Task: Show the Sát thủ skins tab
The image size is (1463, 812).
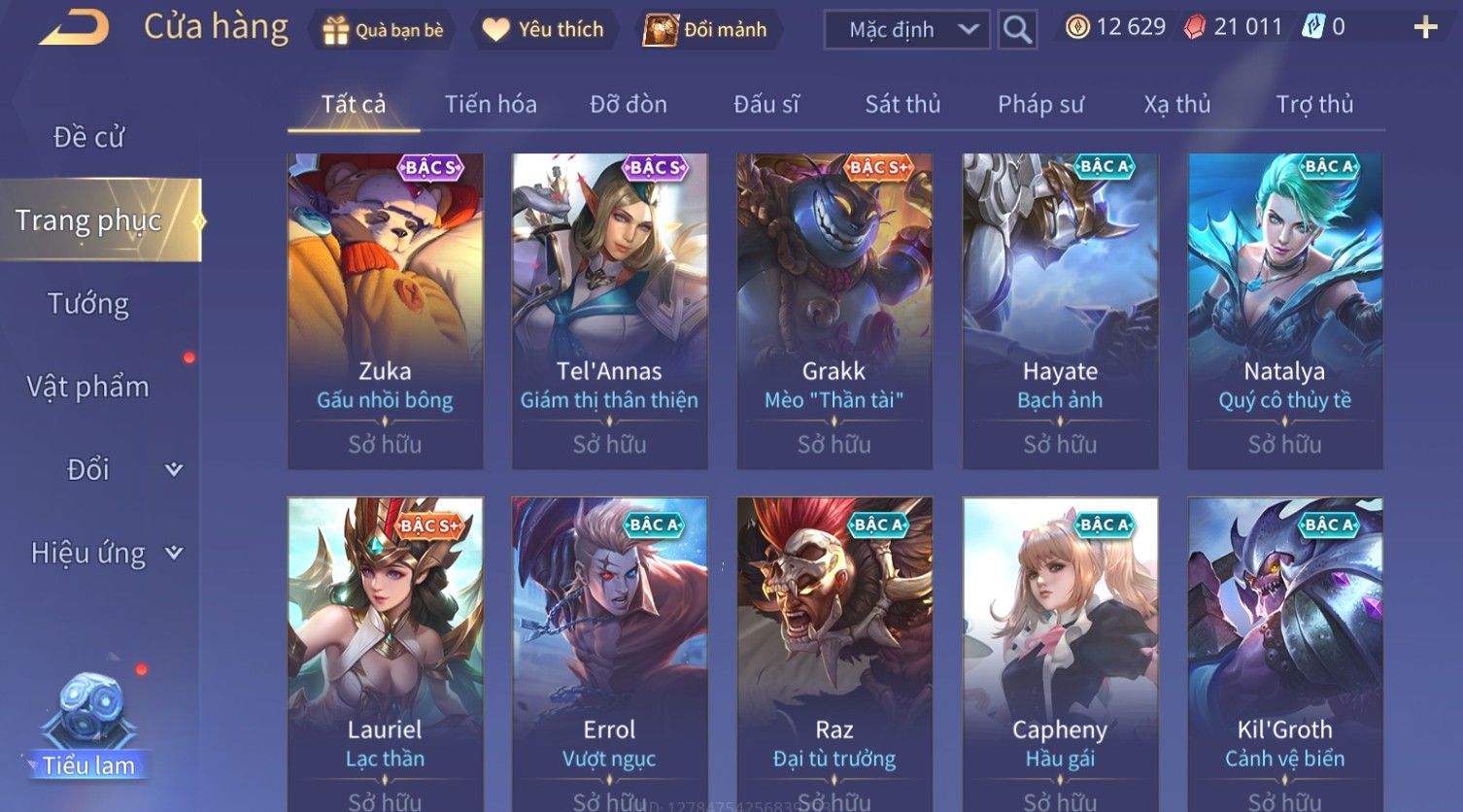Action: (x=902, y=104)
